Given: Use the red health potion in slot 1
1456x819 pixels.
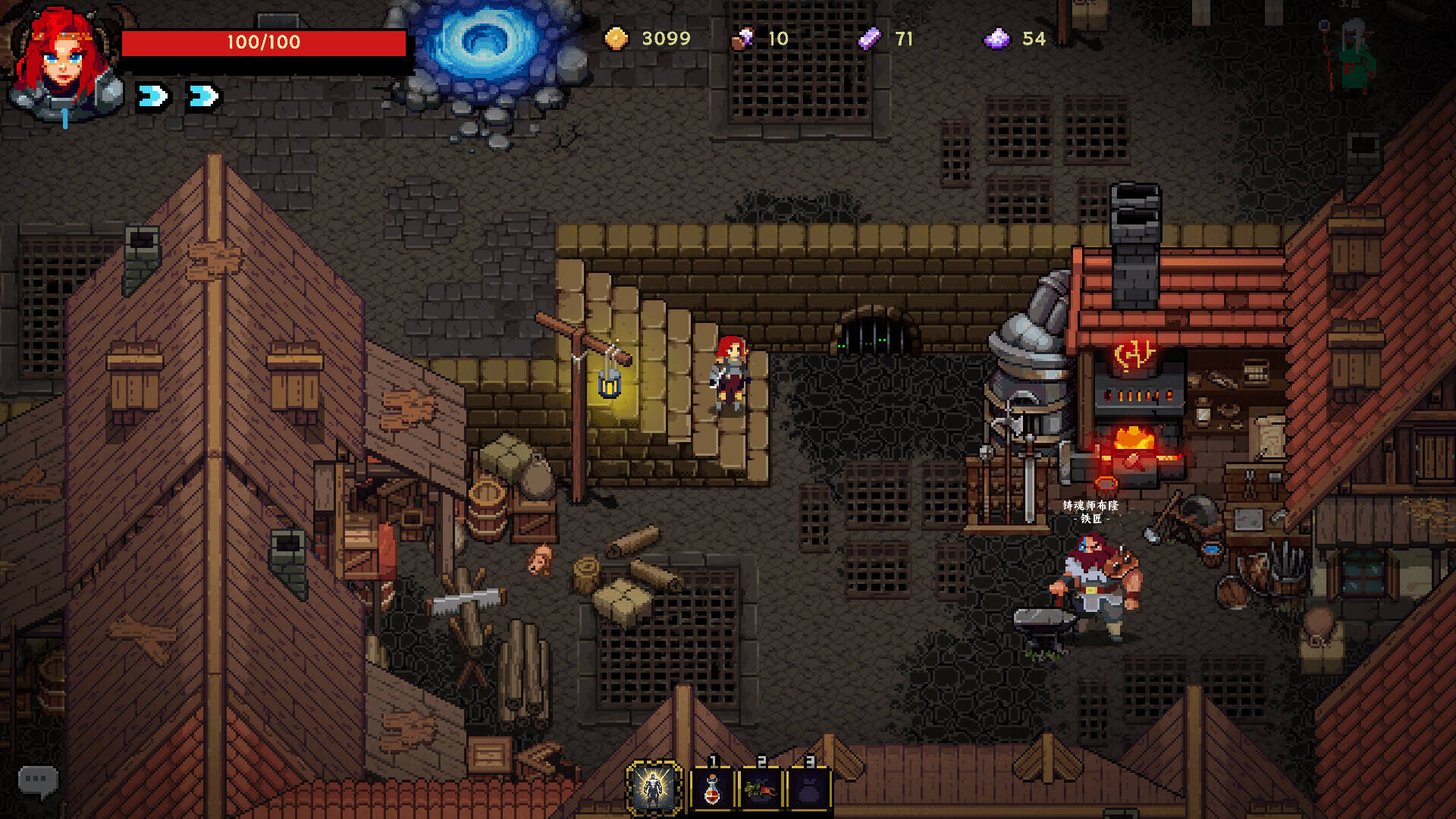Looking at the screenshot, I should 711,789.
